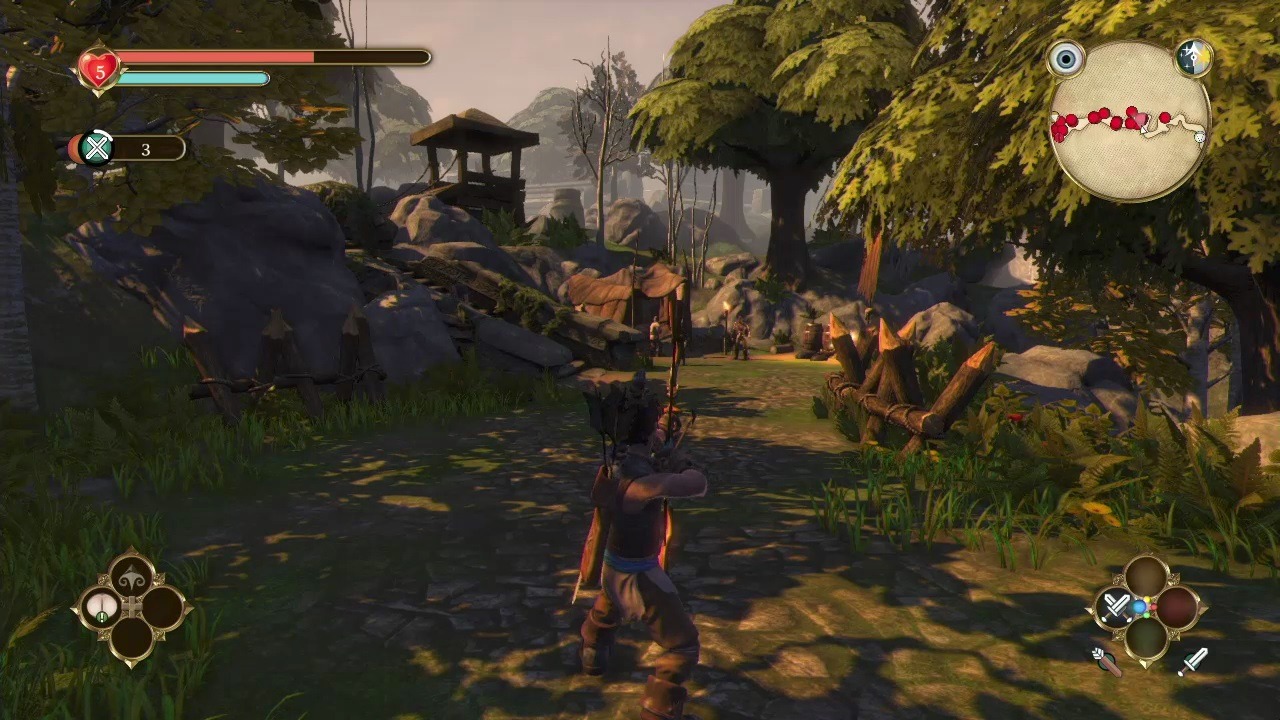Choose the single sword melee icon

click(1193, 661)
